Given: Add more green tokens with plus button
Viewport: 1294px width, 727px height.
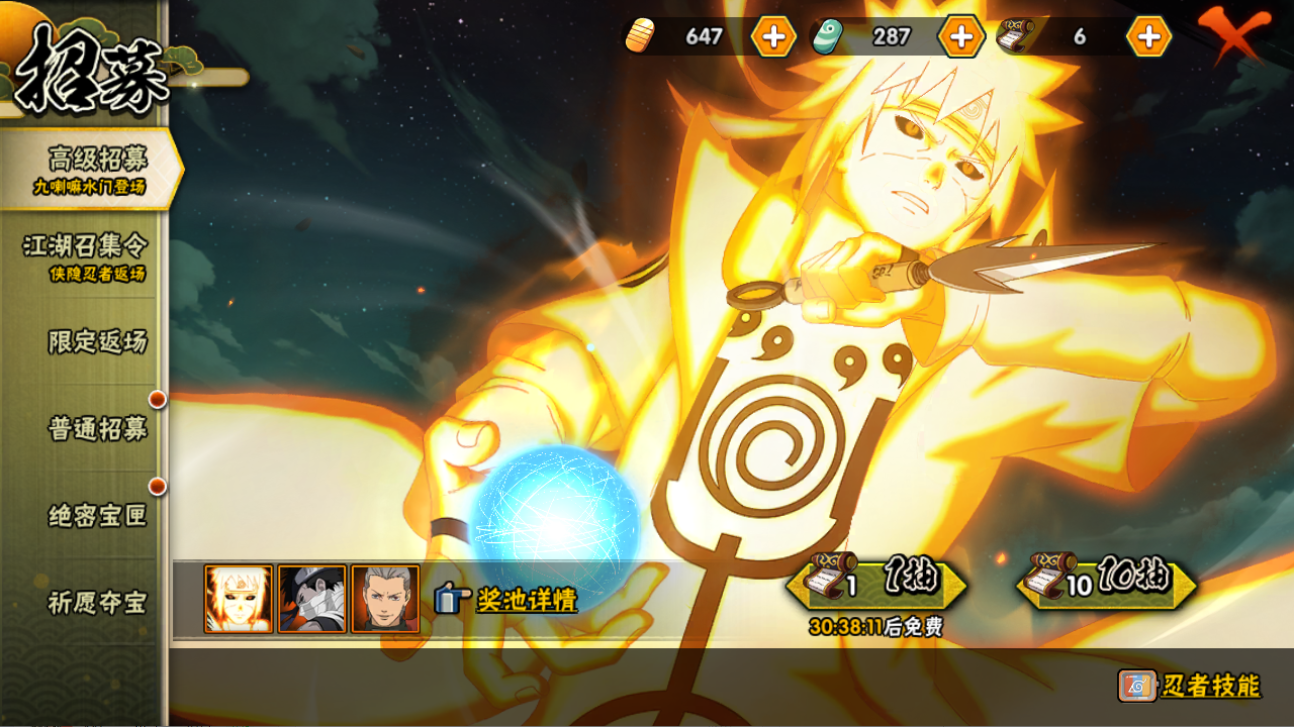Looking at the screenshot, I should coord(961,37).
